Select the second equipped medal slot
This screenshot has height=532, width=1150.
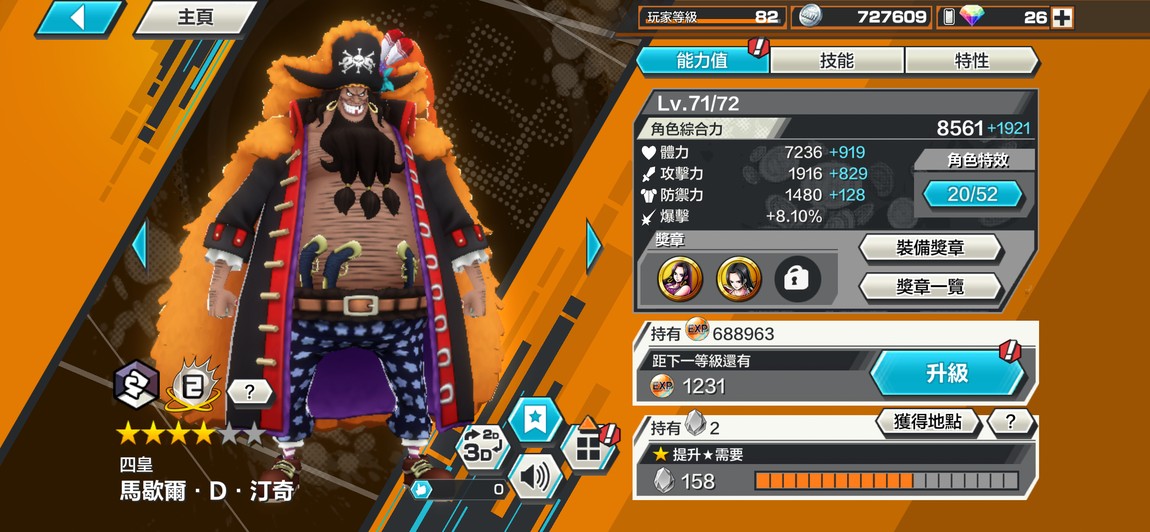(738, 280)
